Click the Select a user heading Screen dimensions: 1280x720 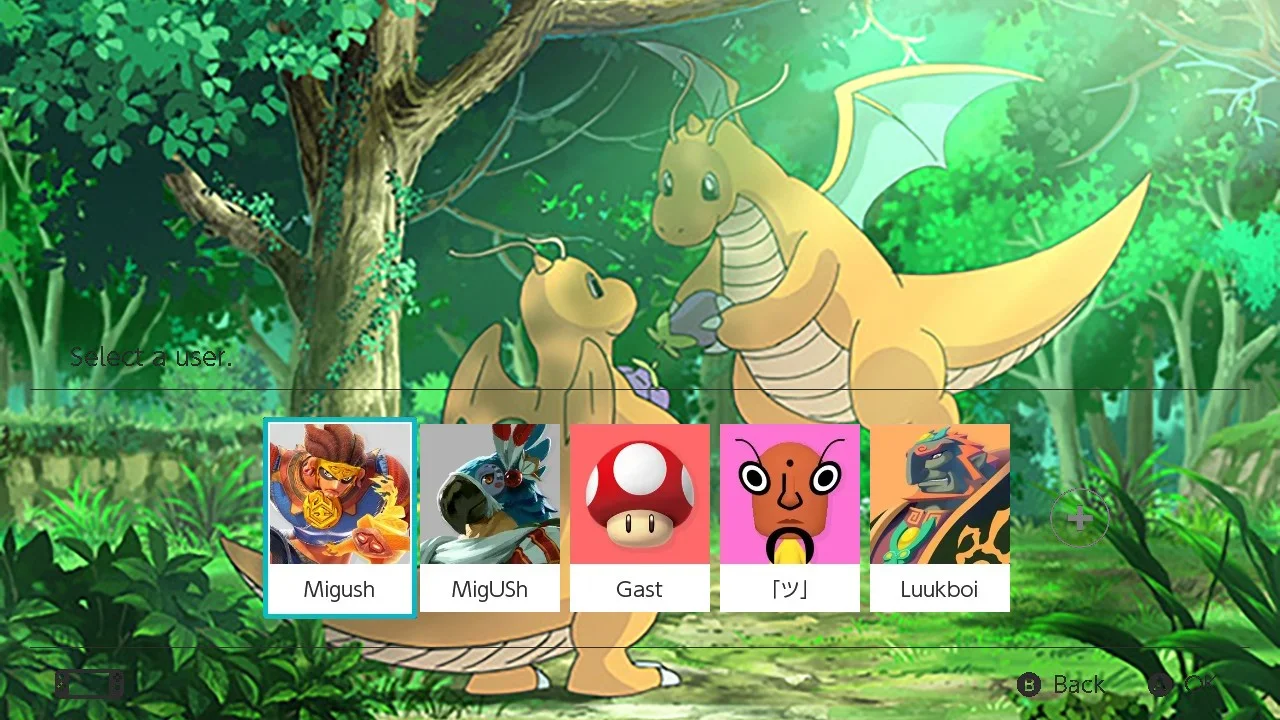click(151, 356)
